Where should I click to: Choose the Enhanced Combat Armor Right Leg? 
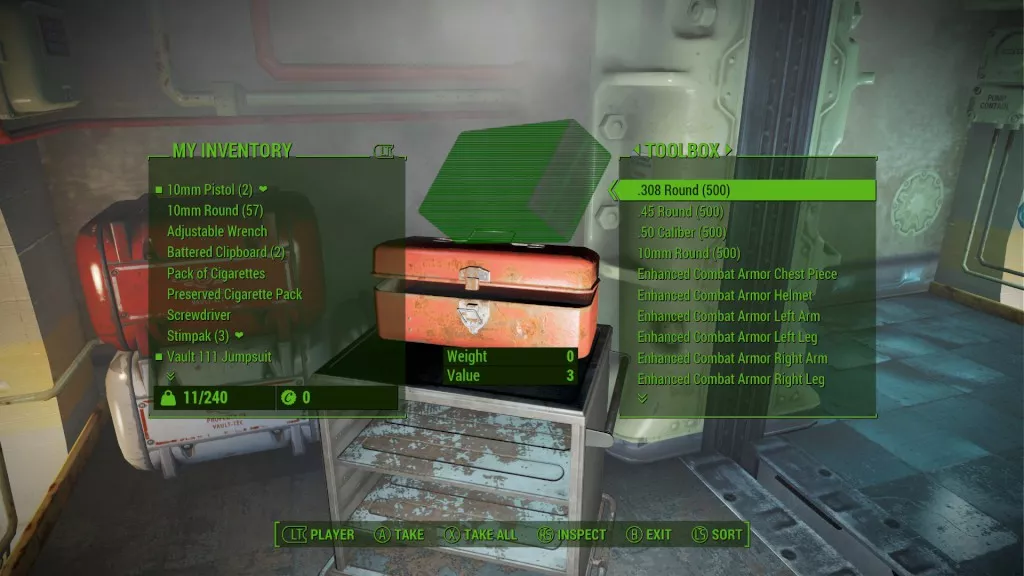click(x=732, y=379)
